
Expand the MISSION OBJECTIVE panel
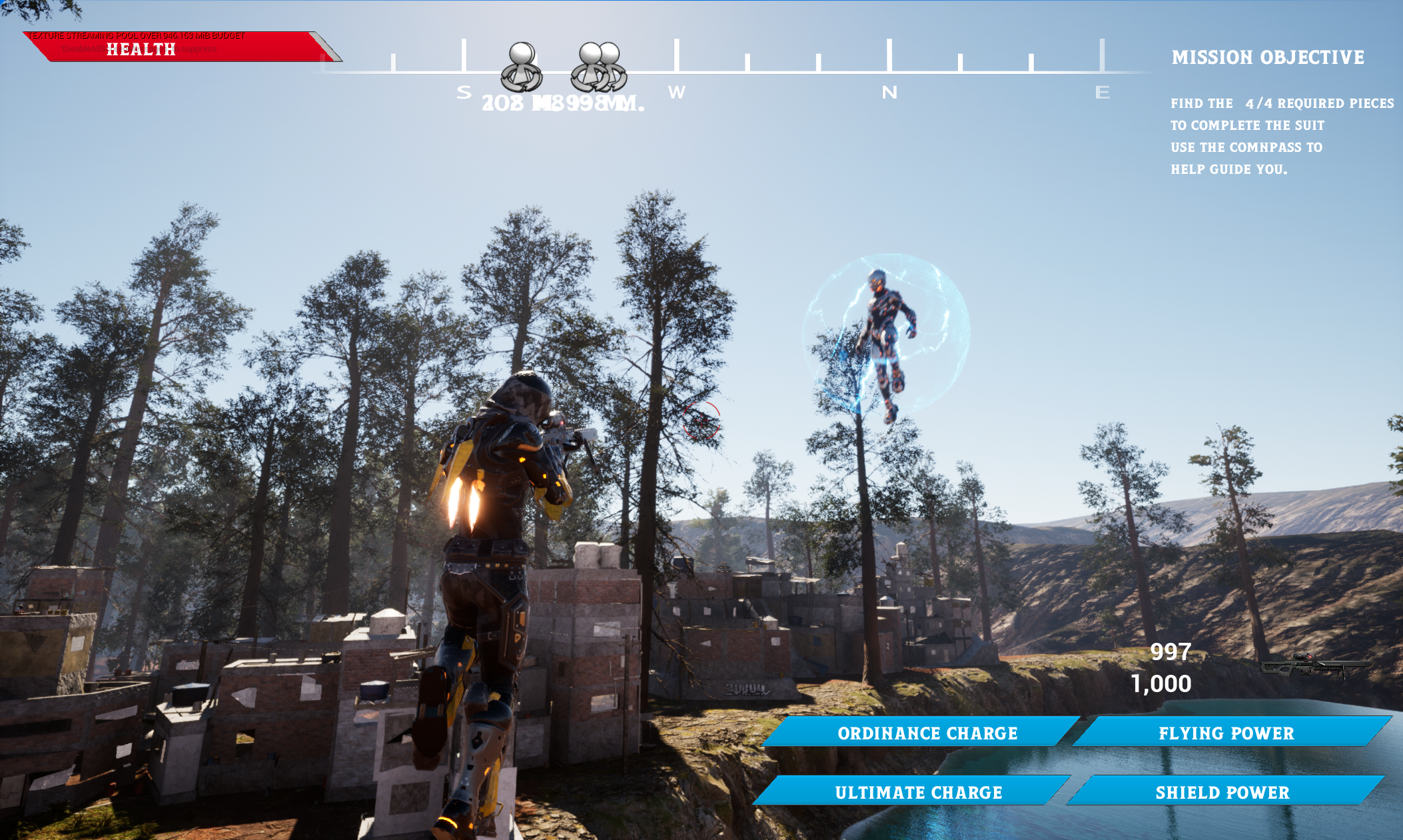pyautogui.click(x=1268, y=58)
